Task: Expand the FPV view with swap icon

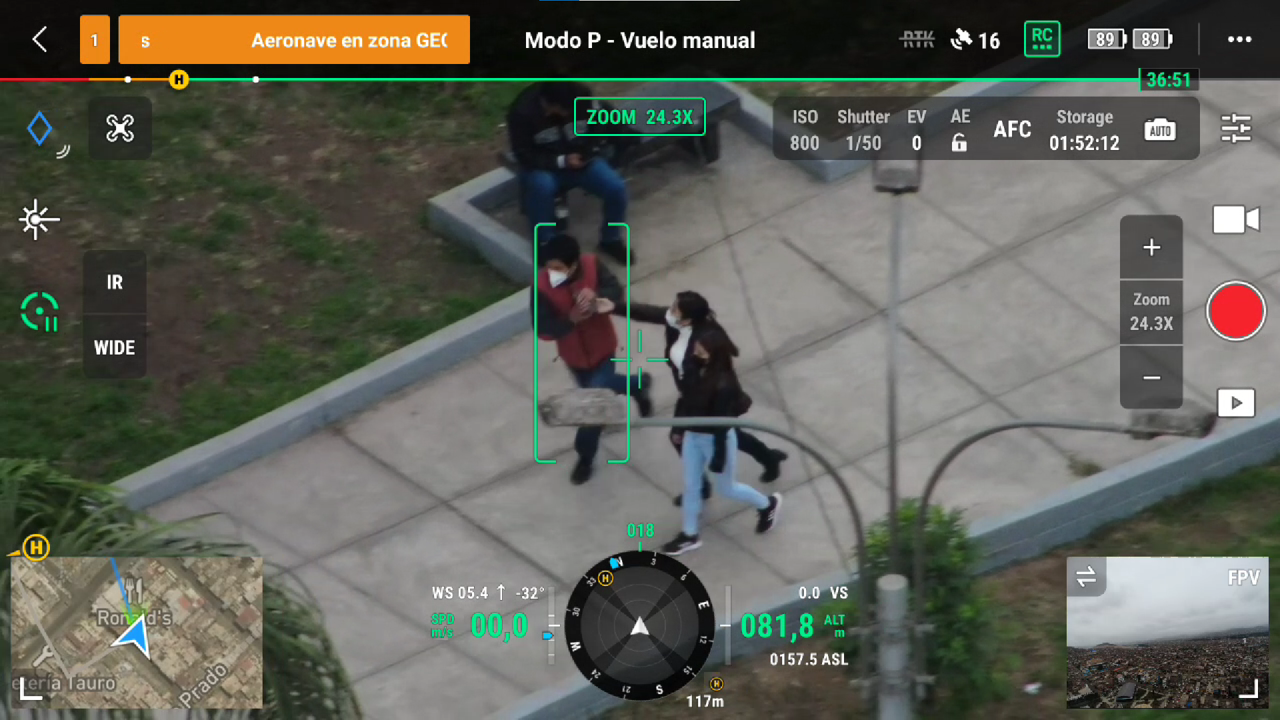Action: [x=1087, y=578]
